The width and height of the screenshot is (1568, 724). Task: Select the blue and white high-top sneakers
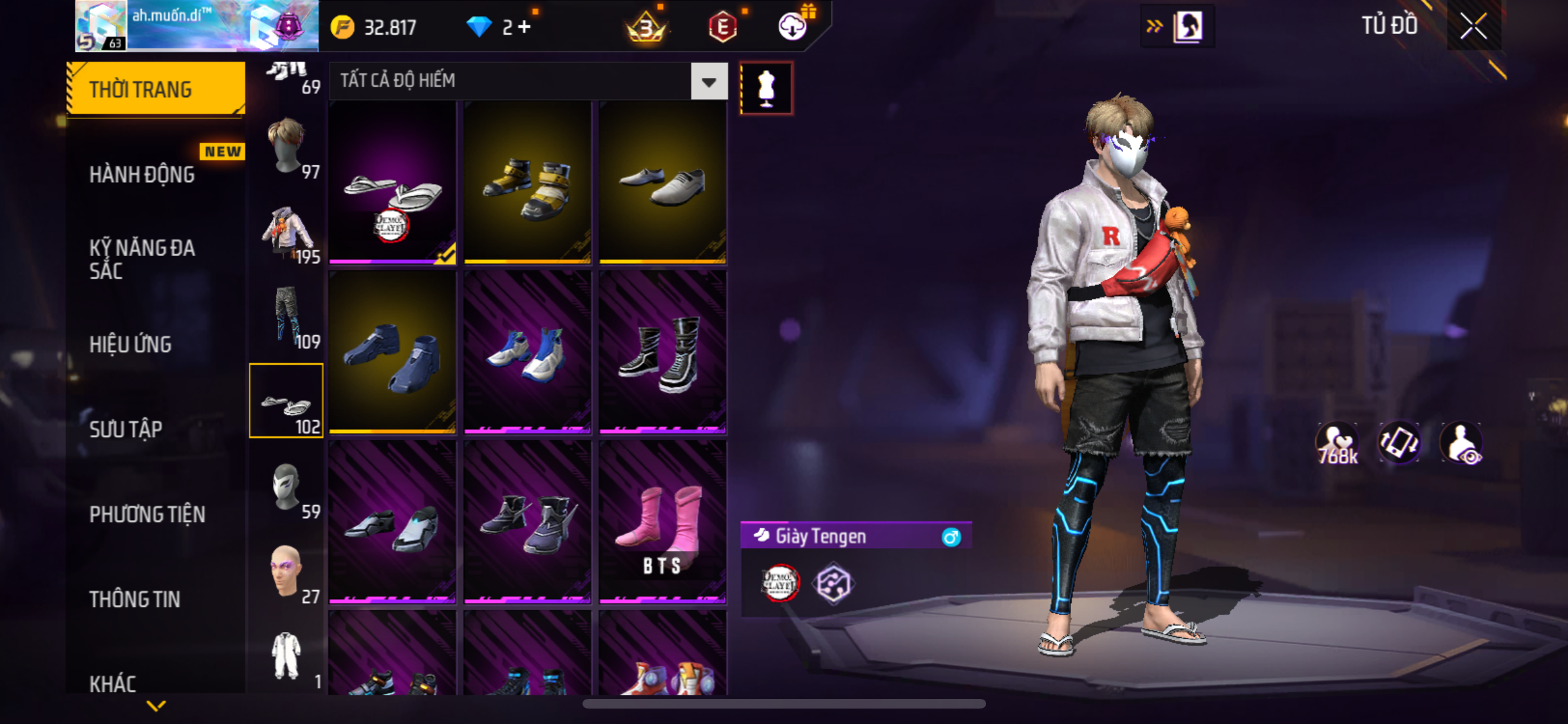(x=527, y=352)
